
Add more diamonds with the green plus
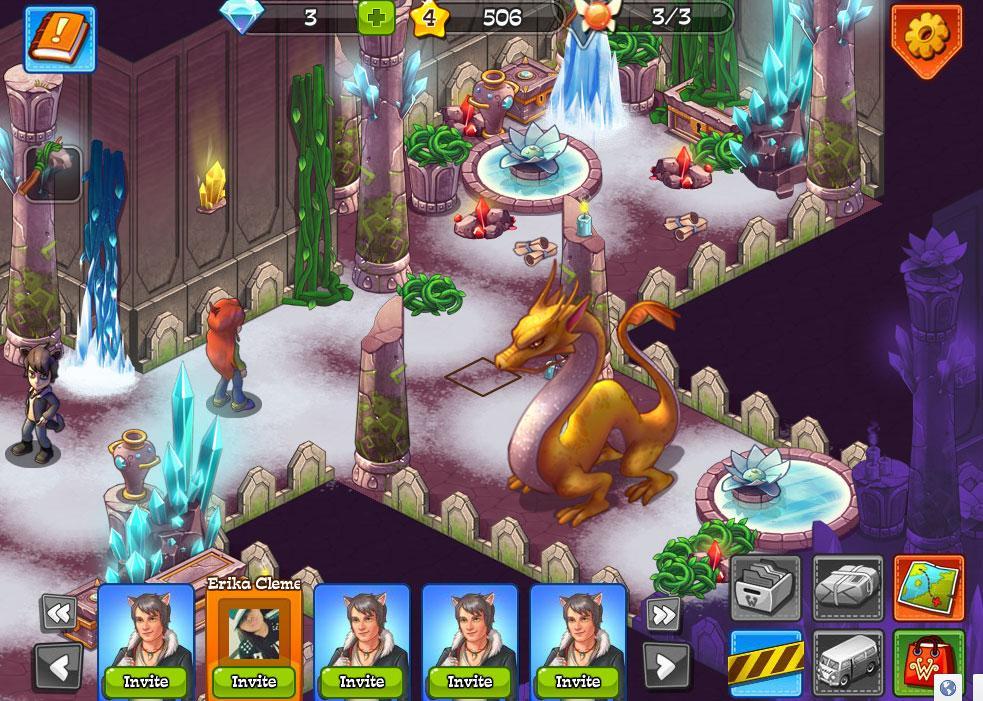tap(375, 18)
